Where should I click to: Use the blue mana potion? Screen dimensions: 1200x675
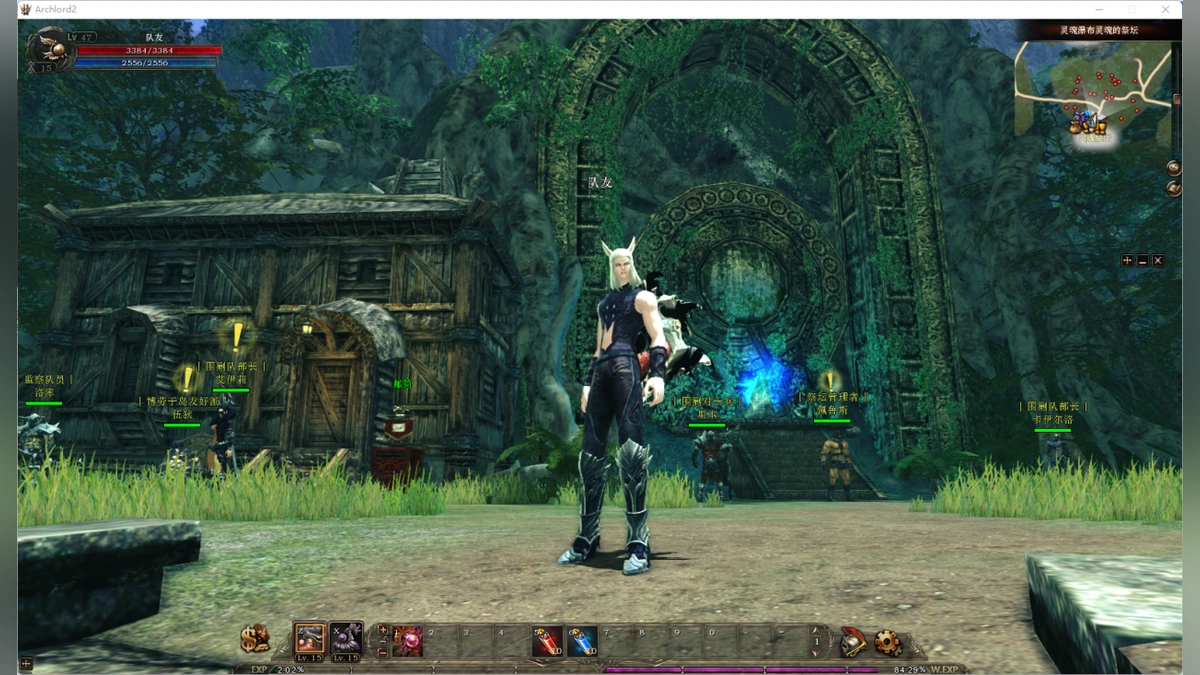pos(582,641)
